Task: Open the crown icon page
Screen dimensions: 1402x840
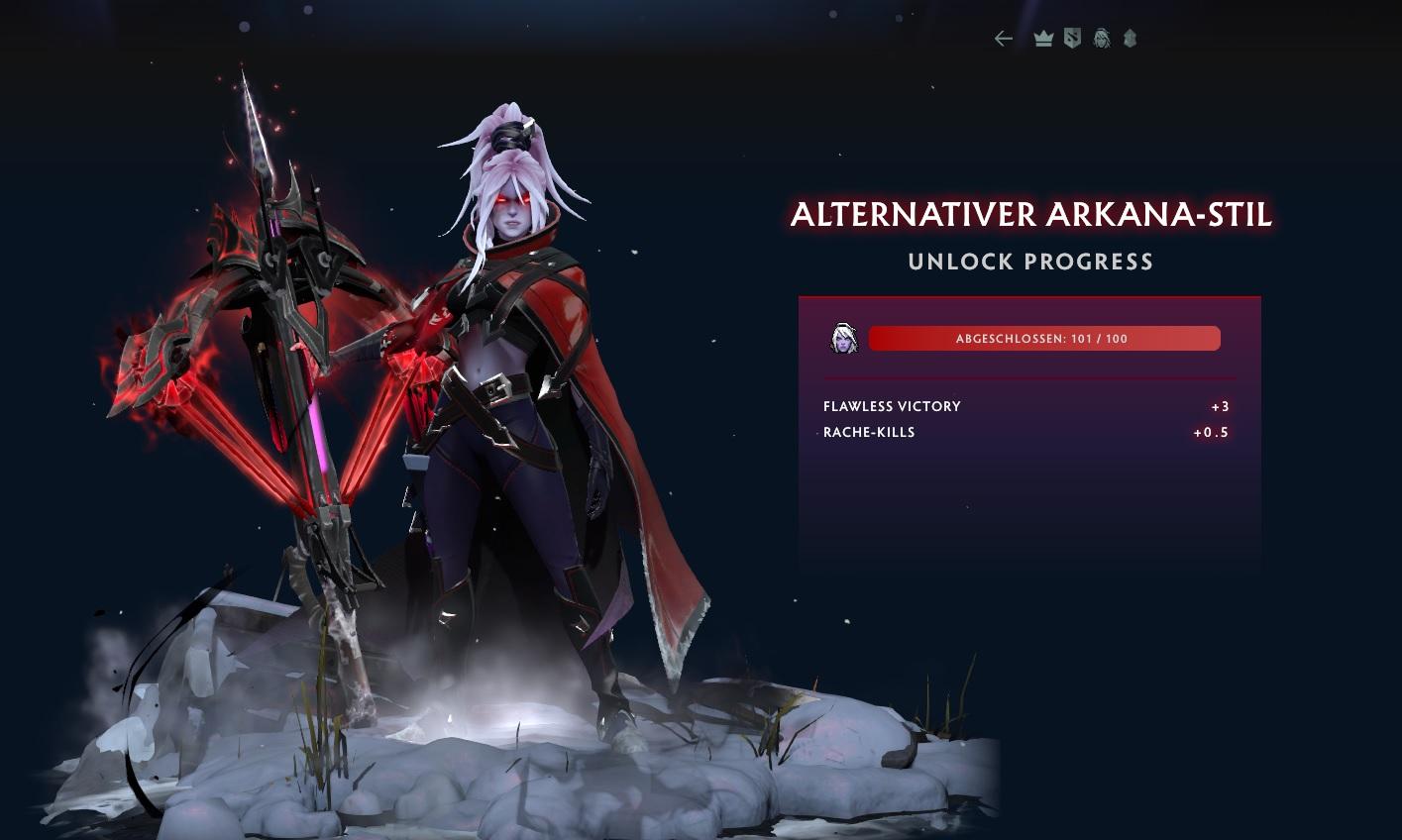Action: click(x=1042, y=39)
